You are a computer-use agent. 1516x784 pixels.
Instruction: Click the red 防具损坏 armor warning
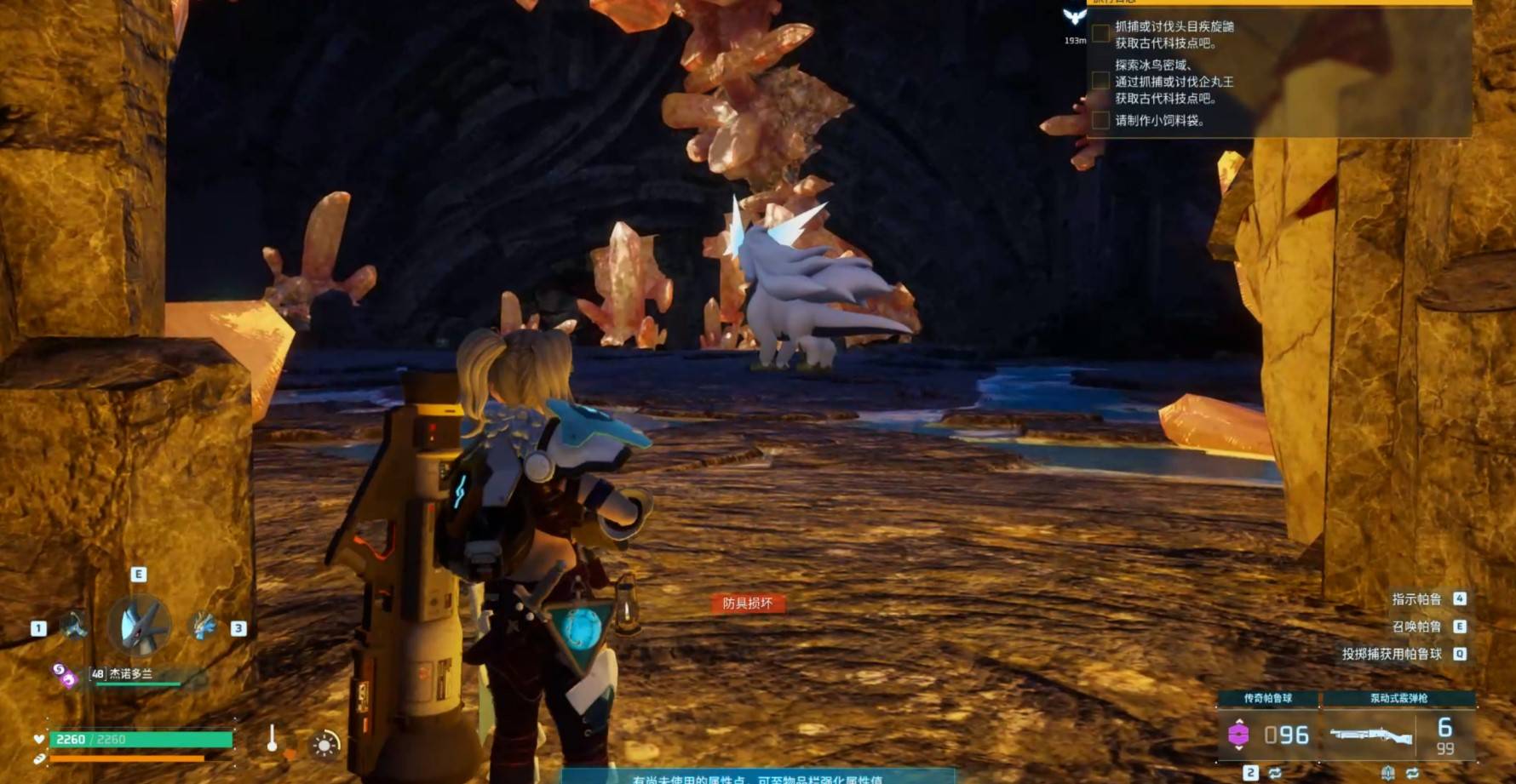point(747,604)
